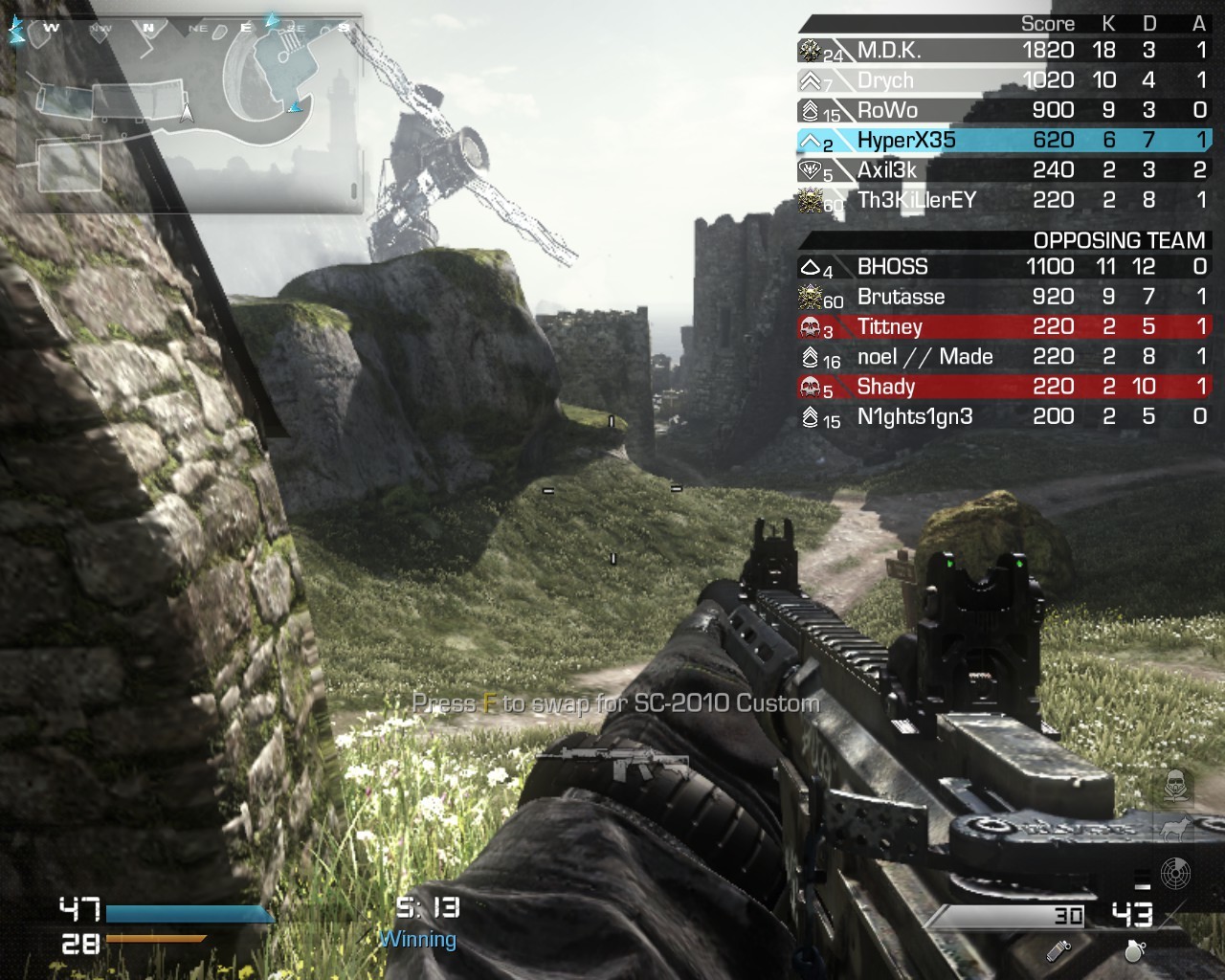Select the highlighted HyperX35 row
This screenshot has width=1225, height=980.
point(1004,141)
